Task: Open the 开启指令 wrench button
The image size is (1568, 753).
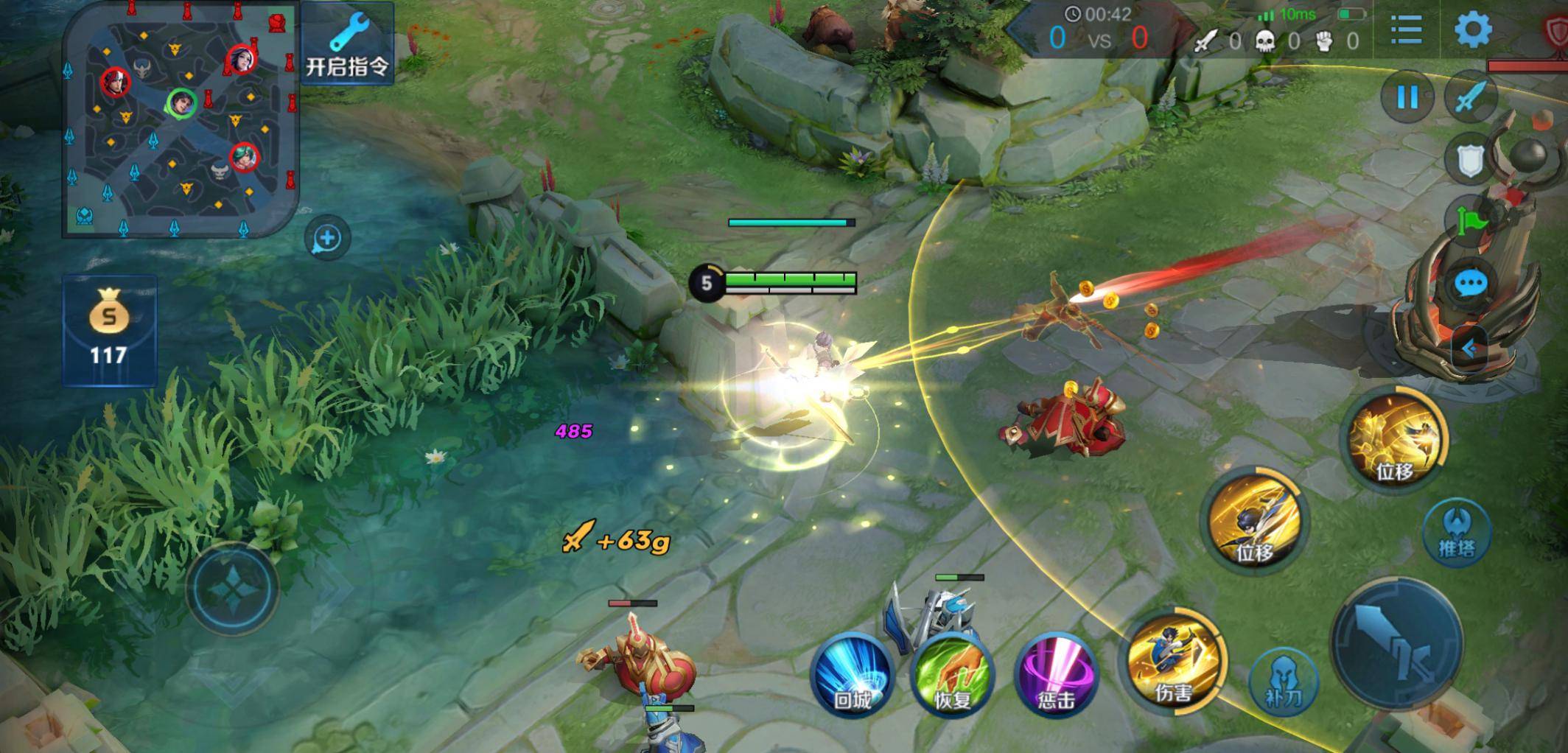Action: click(346, 43)
